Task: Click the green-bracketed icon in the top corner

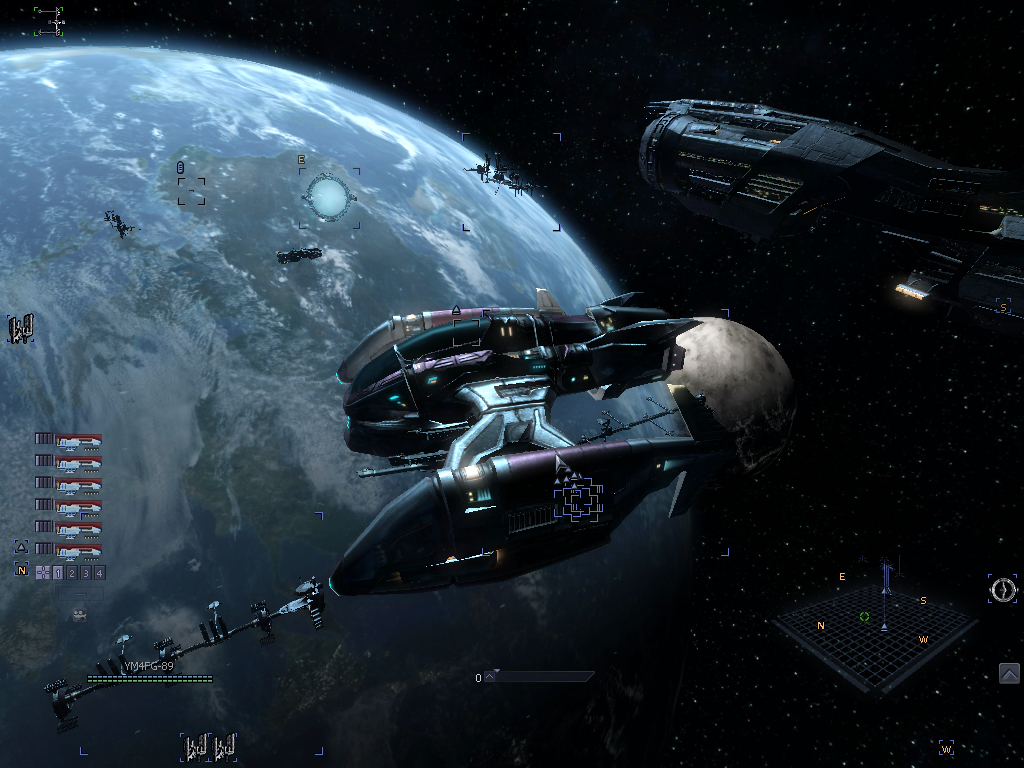Action: (49, 21)
